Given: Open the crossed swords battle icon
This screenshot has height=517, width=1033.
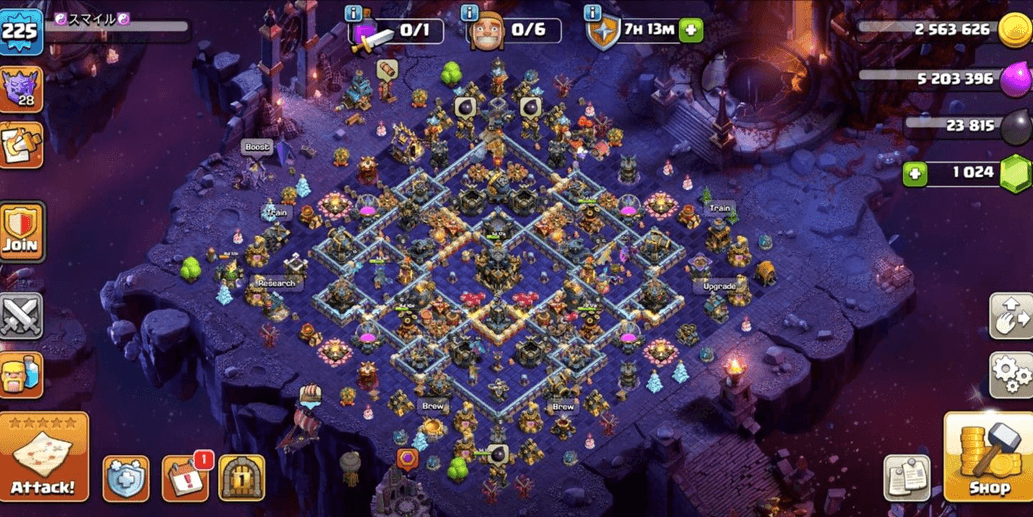Looking at the screenshot, I should pos(21,316).
